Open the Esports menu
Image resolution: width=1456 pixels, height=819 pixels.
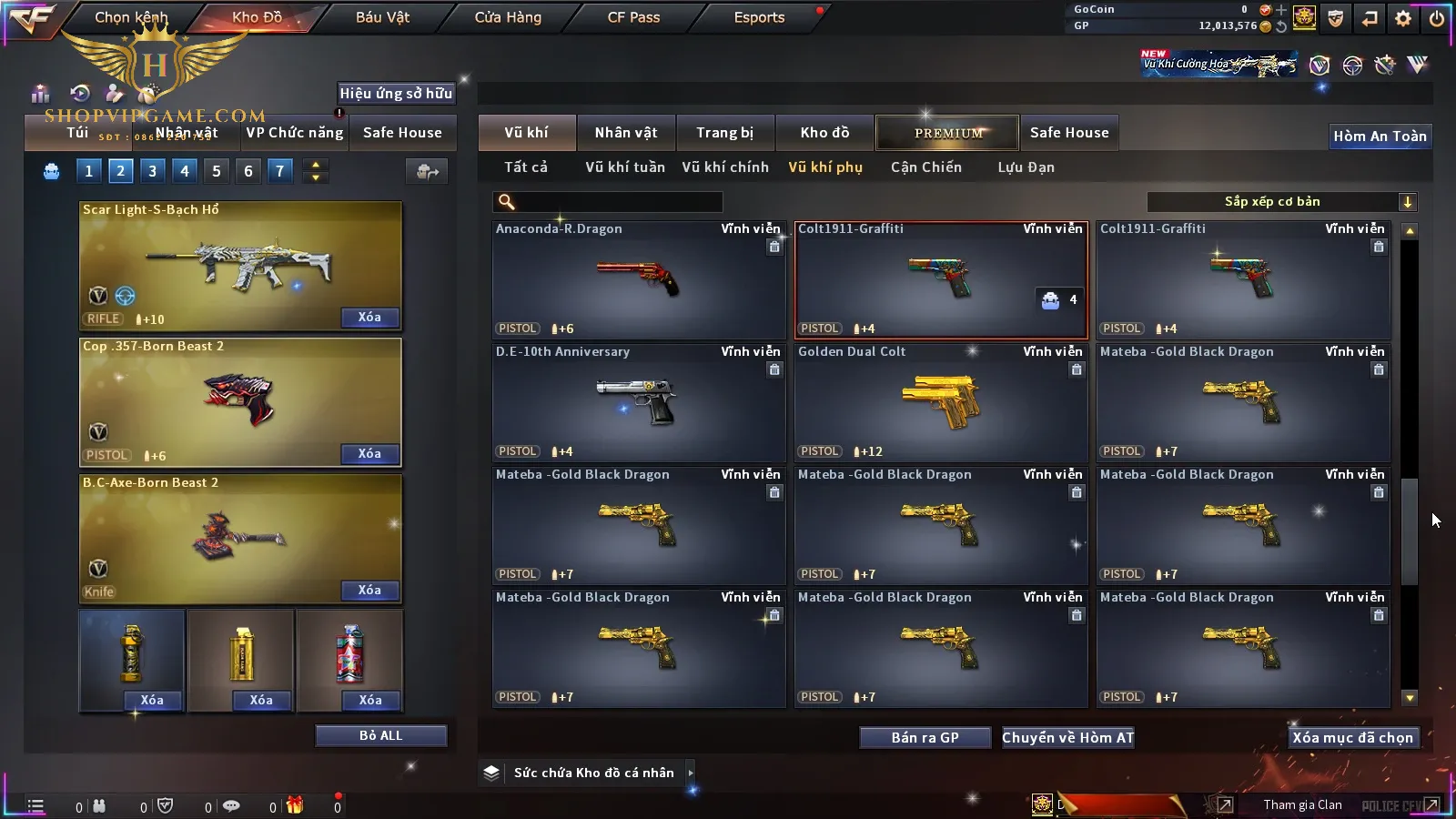click(x=759, y=17)
